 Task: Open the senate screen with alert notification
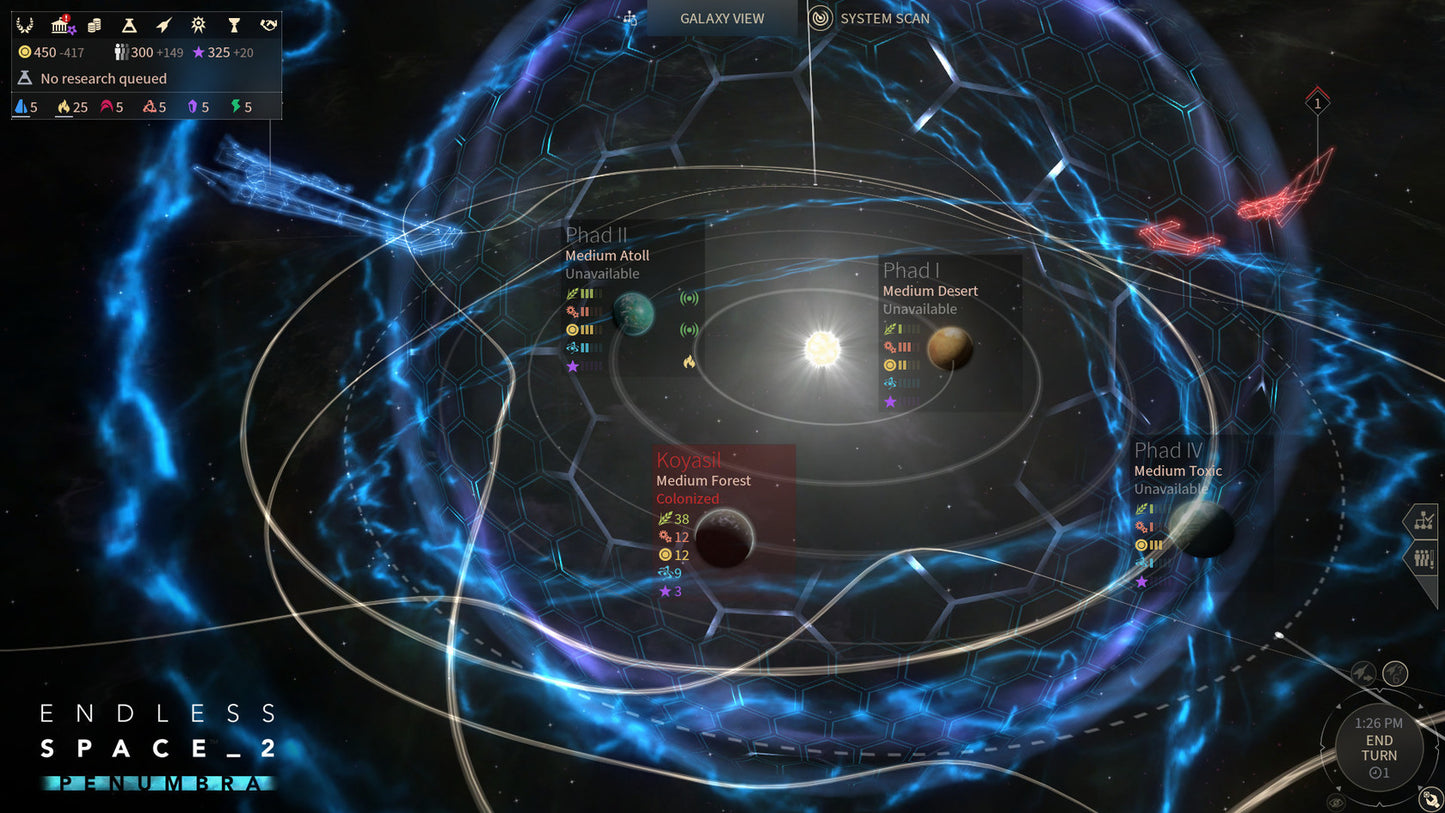click(x=60, y=25)
